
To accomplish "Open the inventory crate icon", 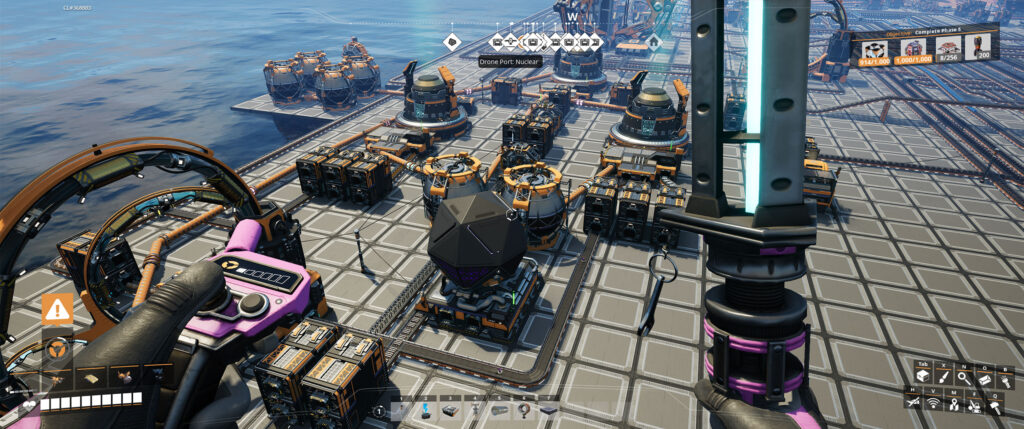I will click(923, 376).
